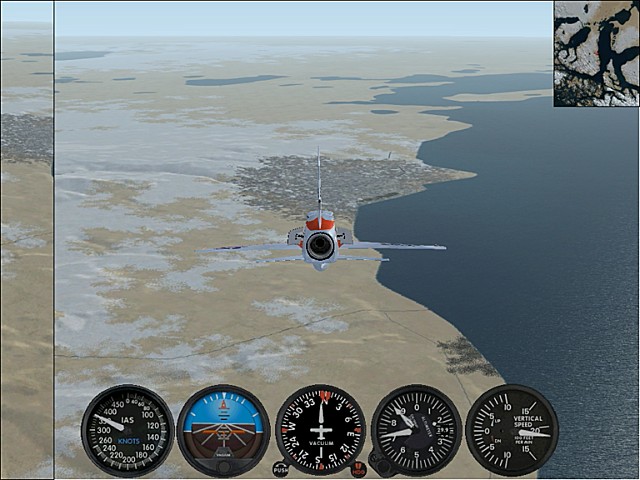Click the vertical speed indicator

tap(511, 430)
